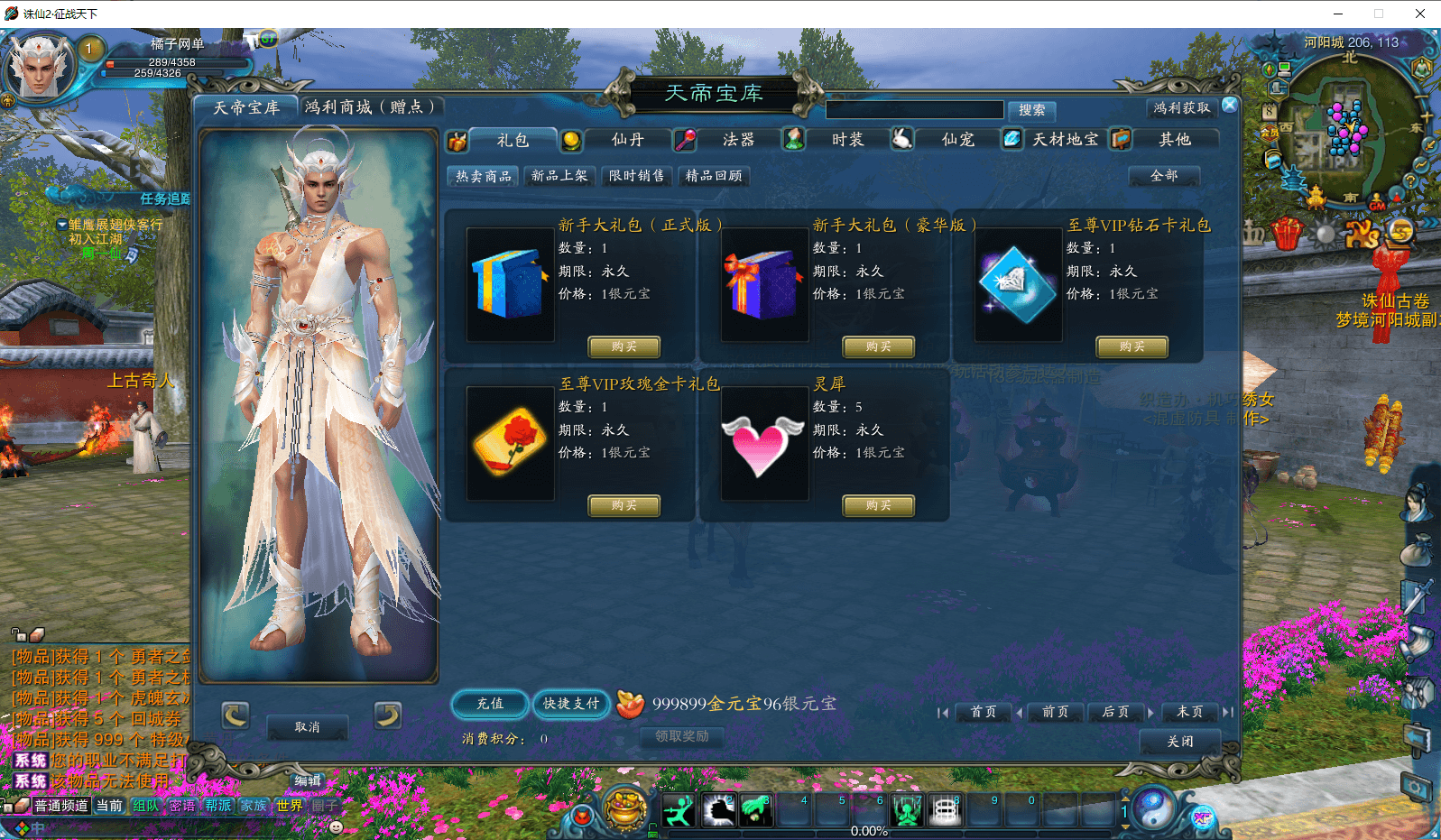This screenshot has width=1441, height=840.
Task: Buy the 新手大礼包 (正式版) gift pack
Action: click(x=624, y=346)
